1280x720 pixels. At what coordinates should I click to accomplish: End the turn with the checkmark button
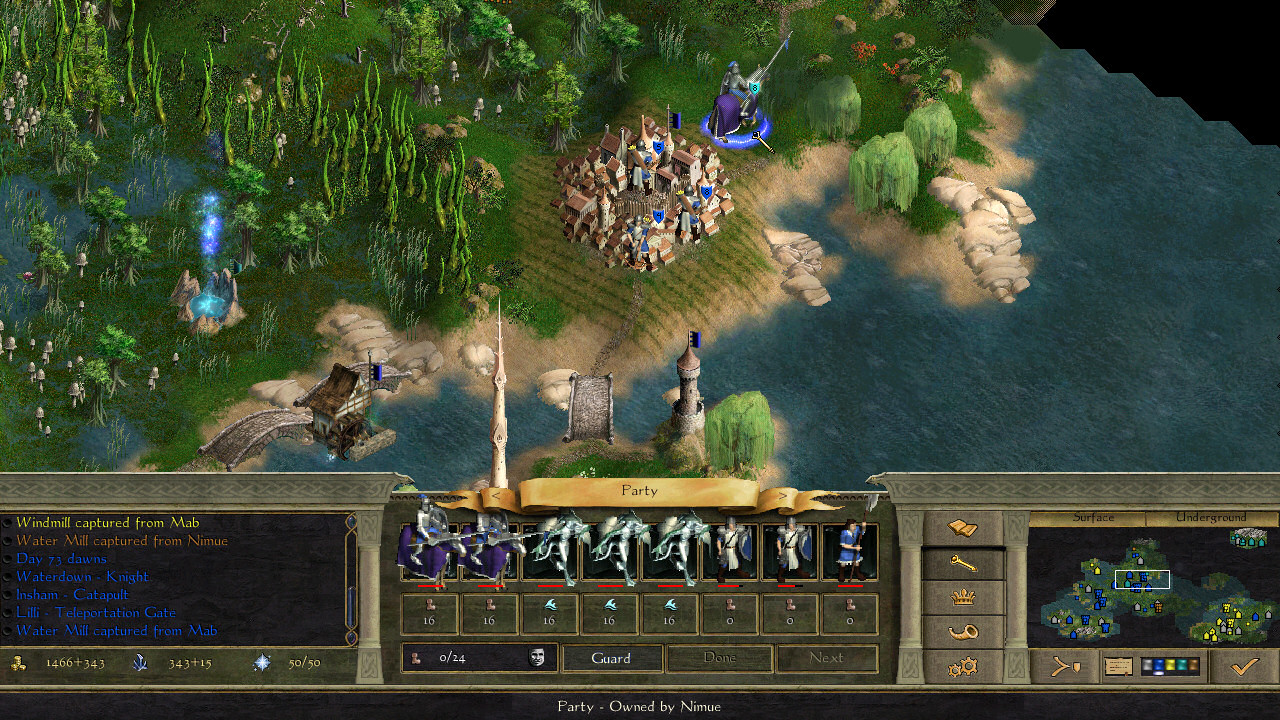point(1243,667)
